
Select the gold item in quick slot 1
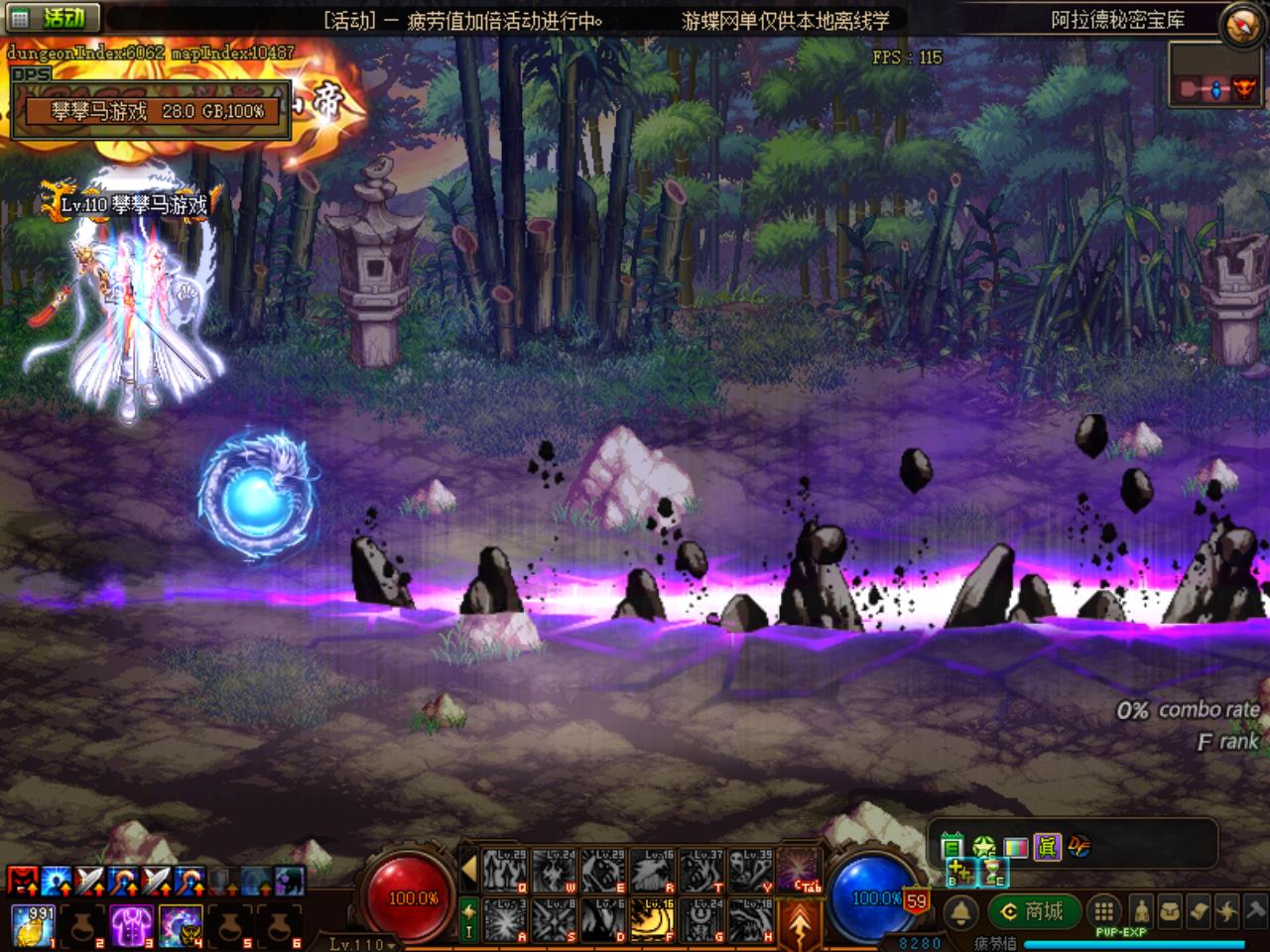[33, 924]
